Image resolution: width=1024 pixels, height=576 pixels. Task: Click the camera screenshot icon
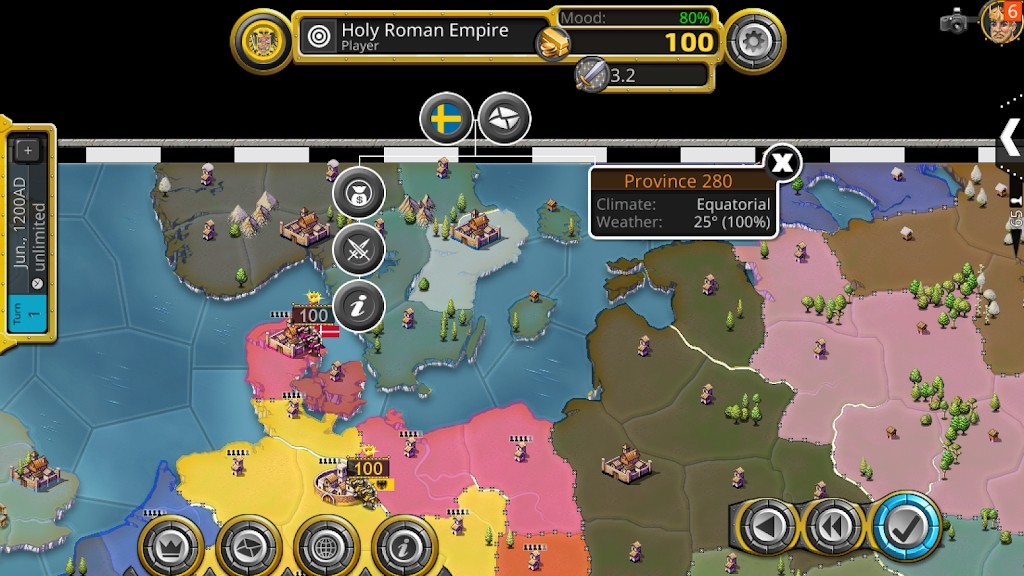pos(955,21)
